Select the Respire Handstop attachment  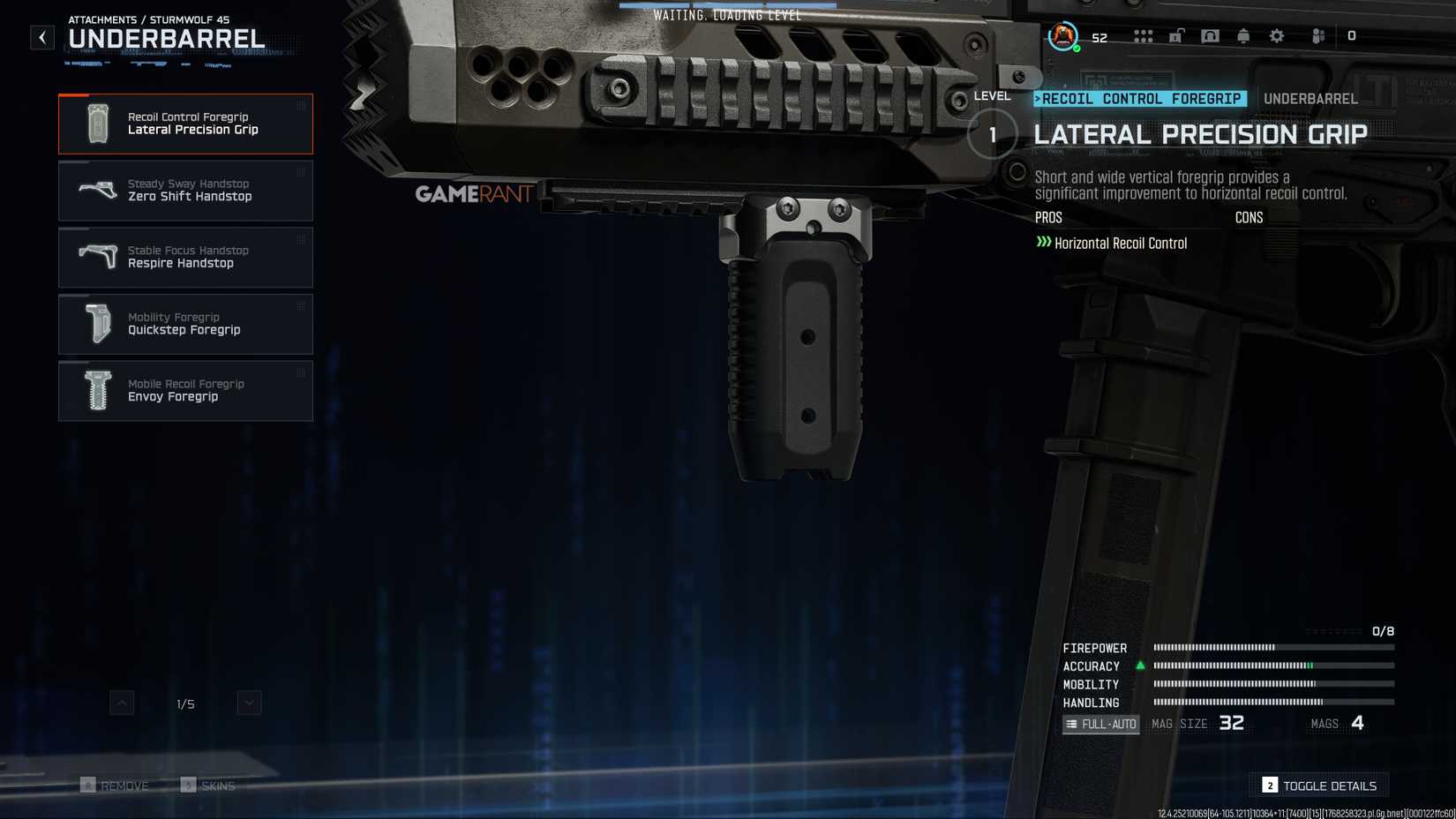pos(185,257)
